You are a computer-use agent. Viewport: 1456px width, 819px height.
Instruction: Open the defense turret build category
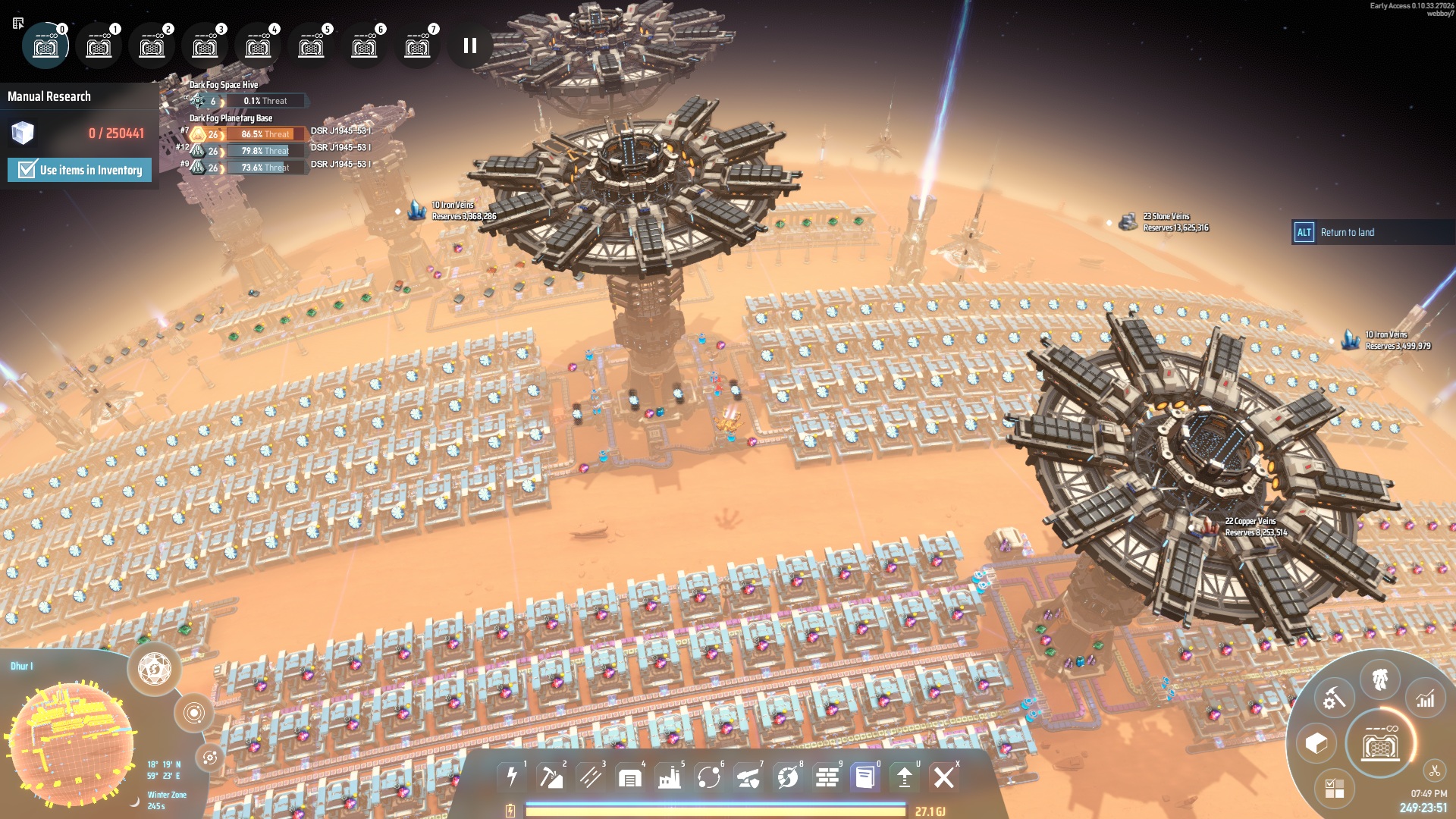pos(748,777)
